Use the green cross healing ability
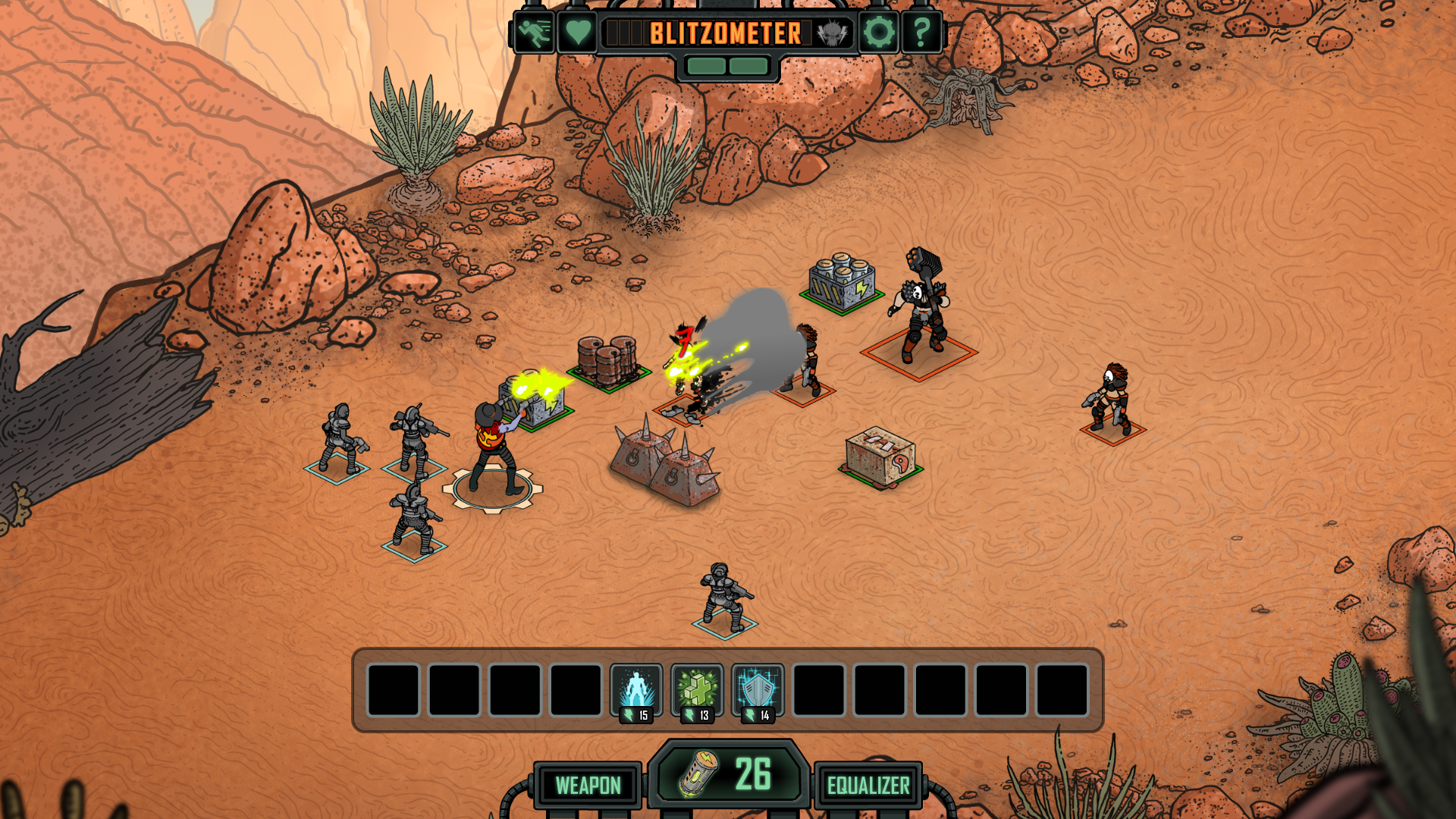This screenshot has height=819, width=1456. coord(697,690)
